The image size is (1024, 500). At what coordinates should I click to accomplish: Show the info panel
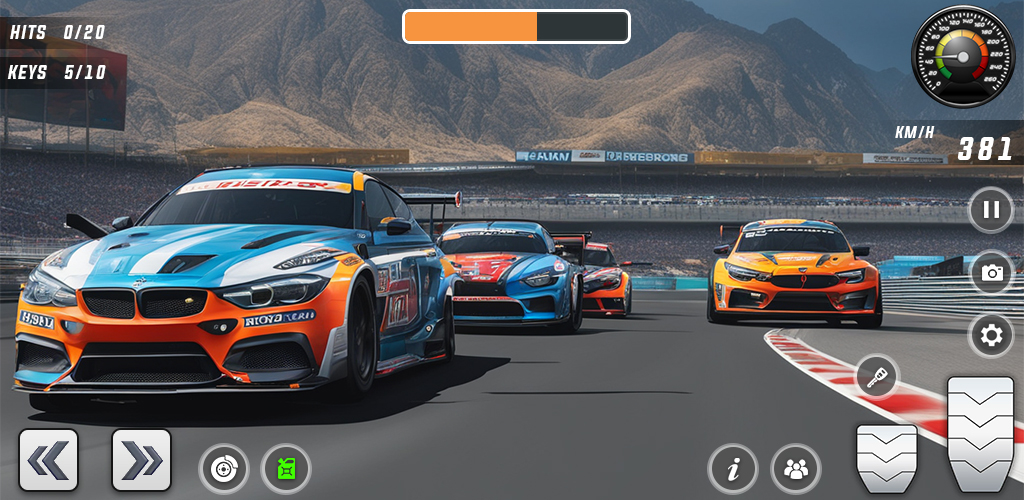pyautogui.click(x=733, y=468)
